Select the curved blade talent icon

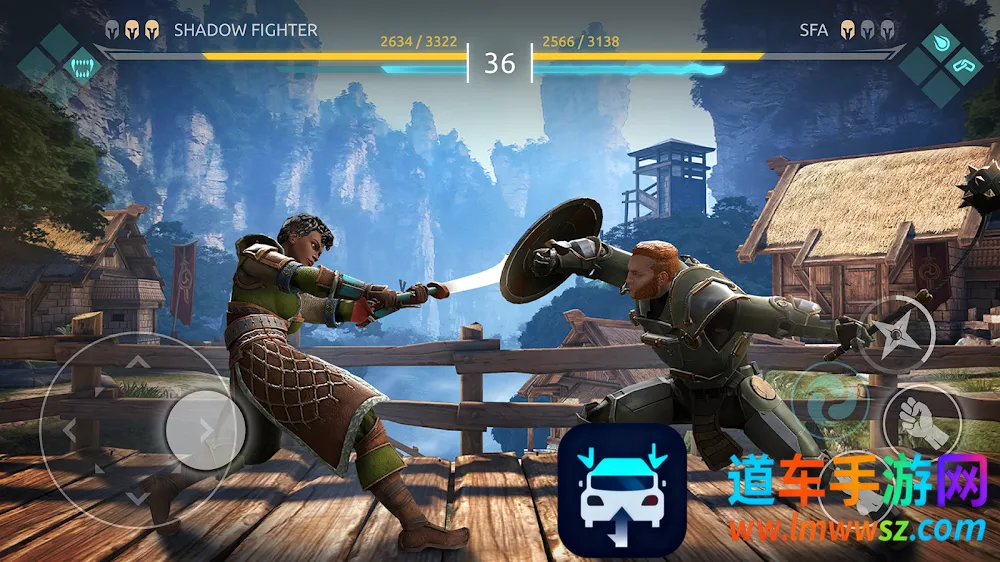[x=964, y=66]
